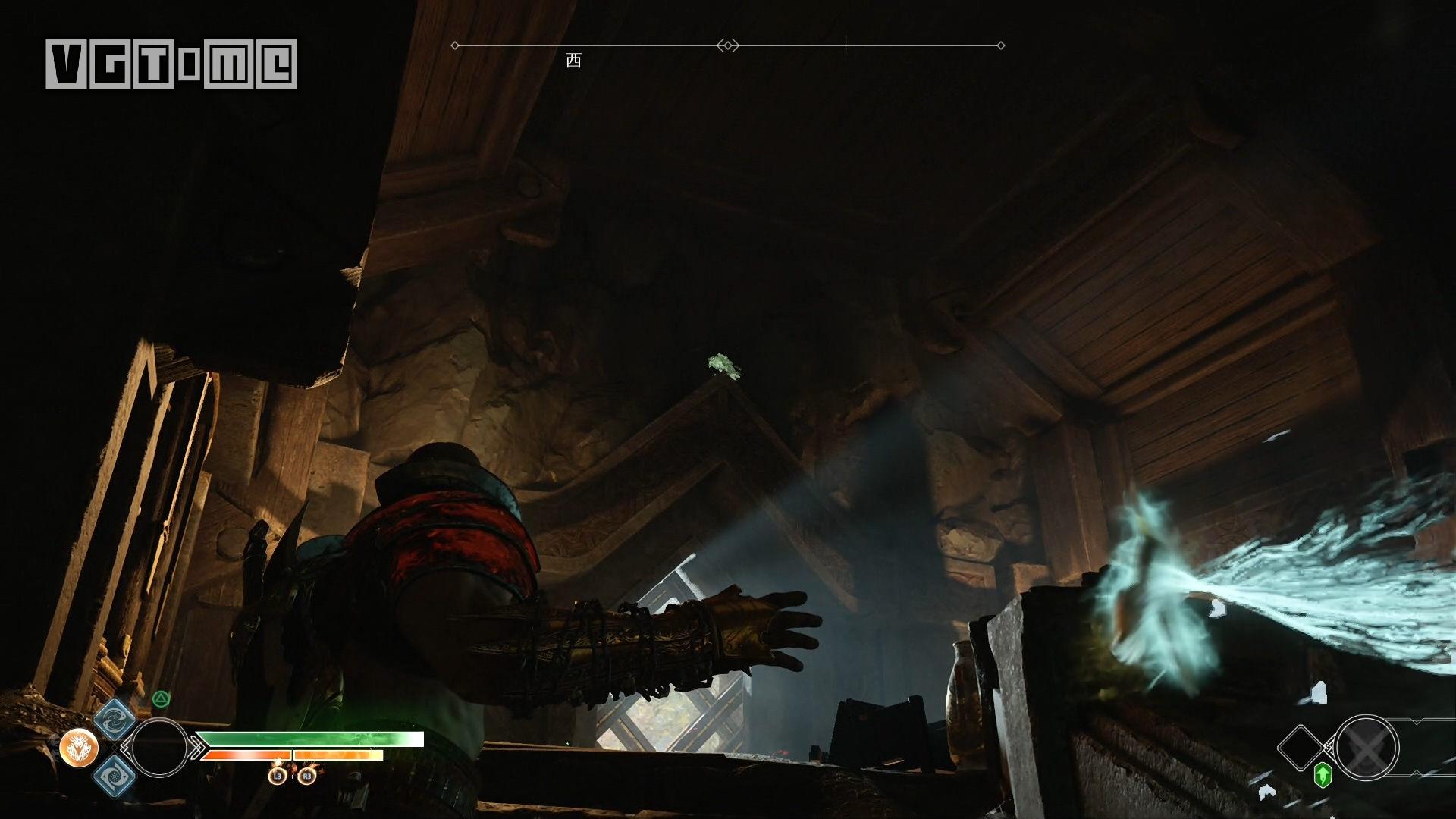Screen dimensions: 1456x819
Task: Activate the lower blue spiral runic attack
Action: (115, 776)
